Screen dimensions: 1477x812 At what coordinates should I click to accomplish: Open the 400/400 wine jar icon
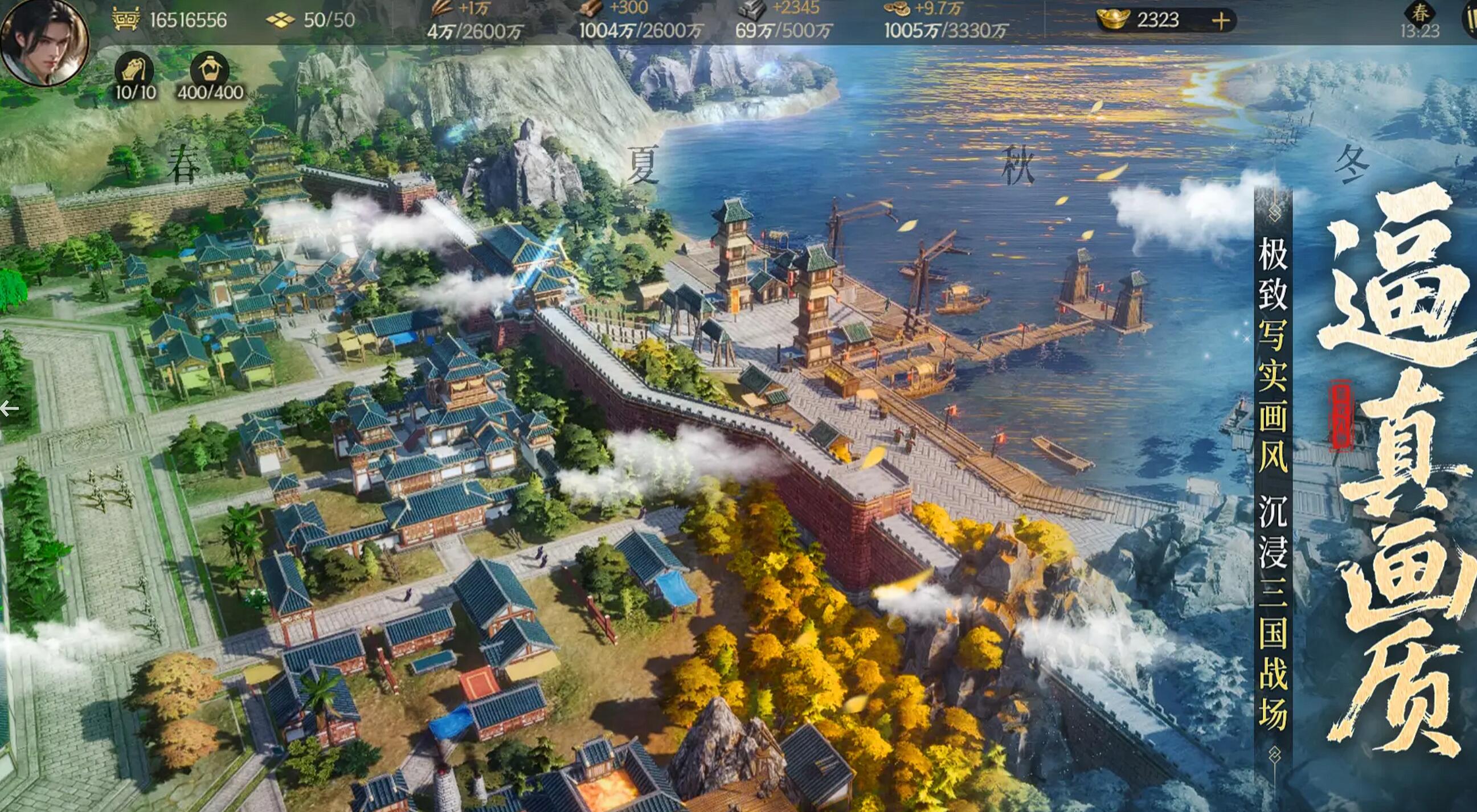tap(209, 70)
